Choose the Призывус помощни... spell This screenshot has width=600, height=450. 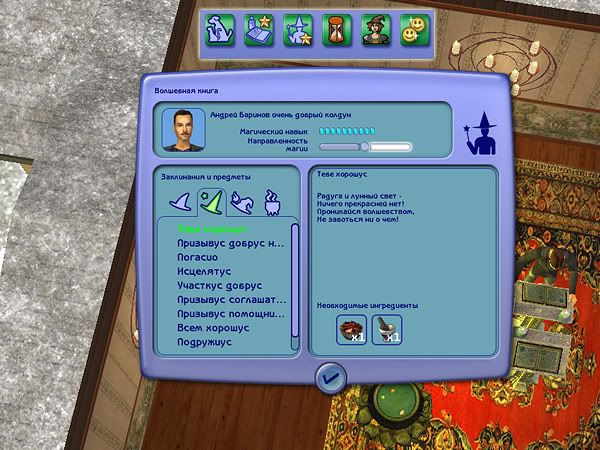tap(225, 313)
